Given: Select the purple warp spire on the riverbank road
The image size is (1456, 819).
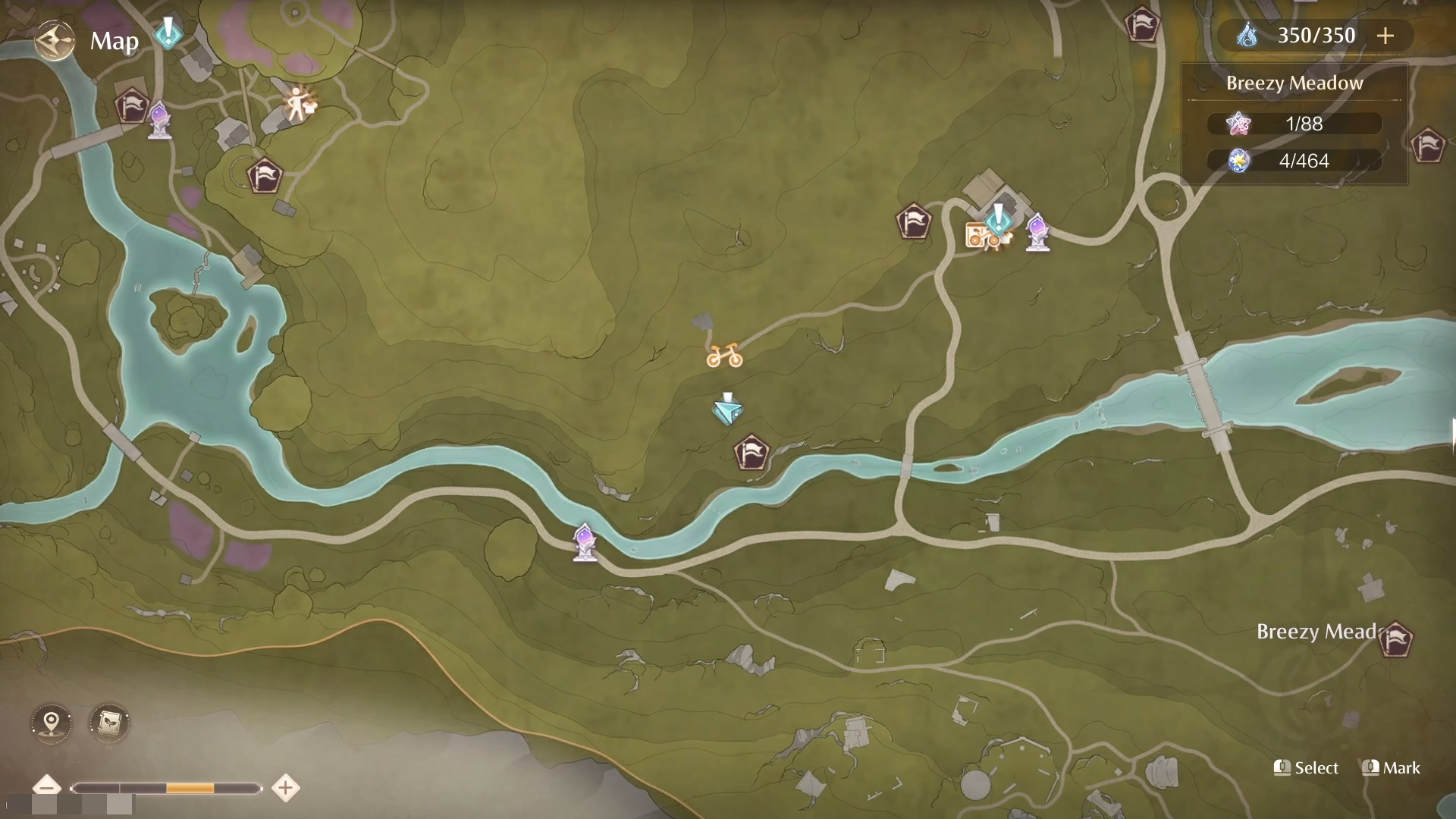Looking at the screenshot, I should [584, 541].
